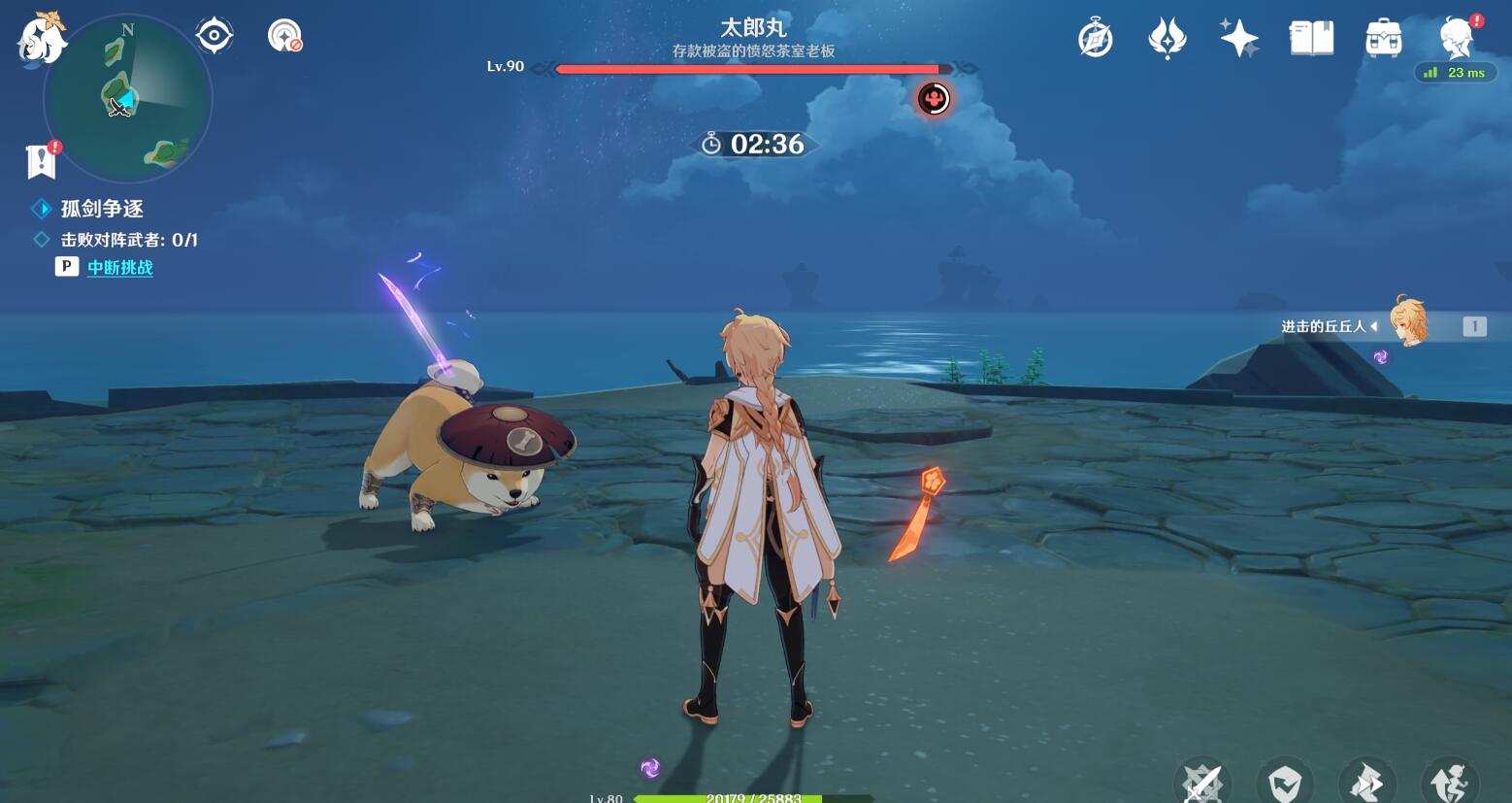Open the open-book handbook icon
Viewport: 1512px width, 803px height.
tap(1311, 39)
